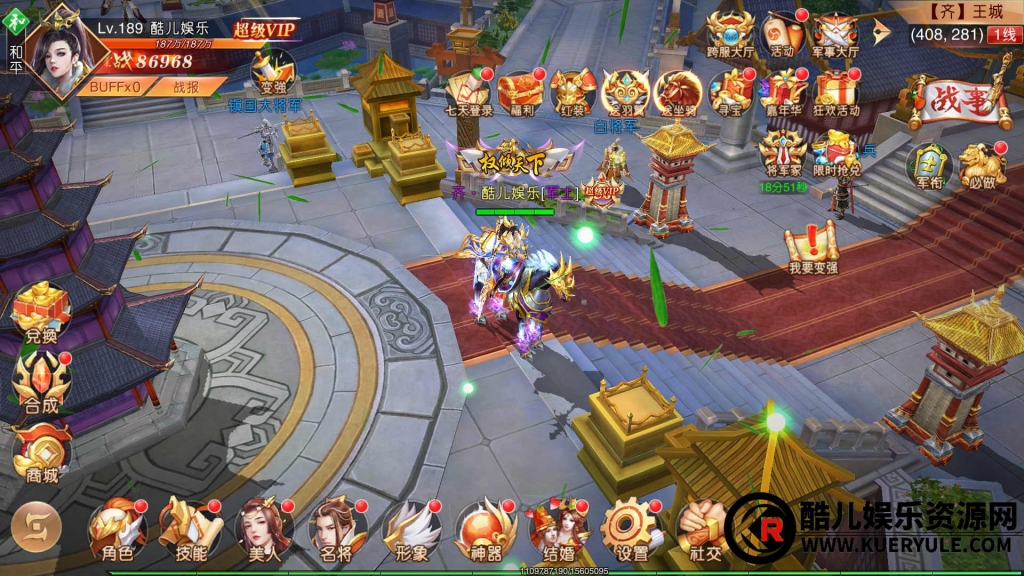Open the 结婚 marriage menu
Image resolution: width=1024 pixels, height=576 pixels.
click(x=558, y=530)
